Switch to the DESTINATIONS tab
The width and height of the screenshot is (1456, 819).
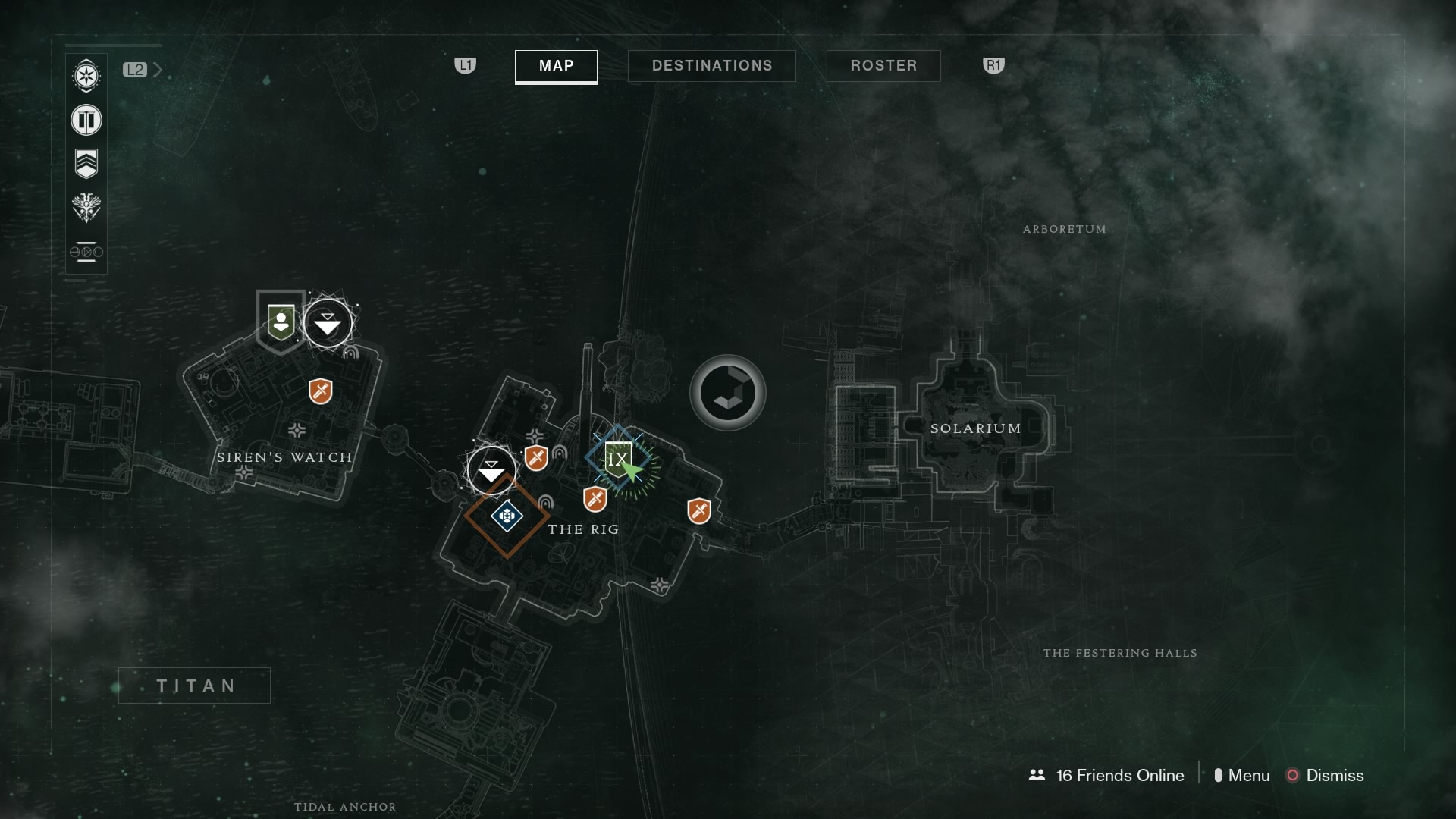[711, 65]
